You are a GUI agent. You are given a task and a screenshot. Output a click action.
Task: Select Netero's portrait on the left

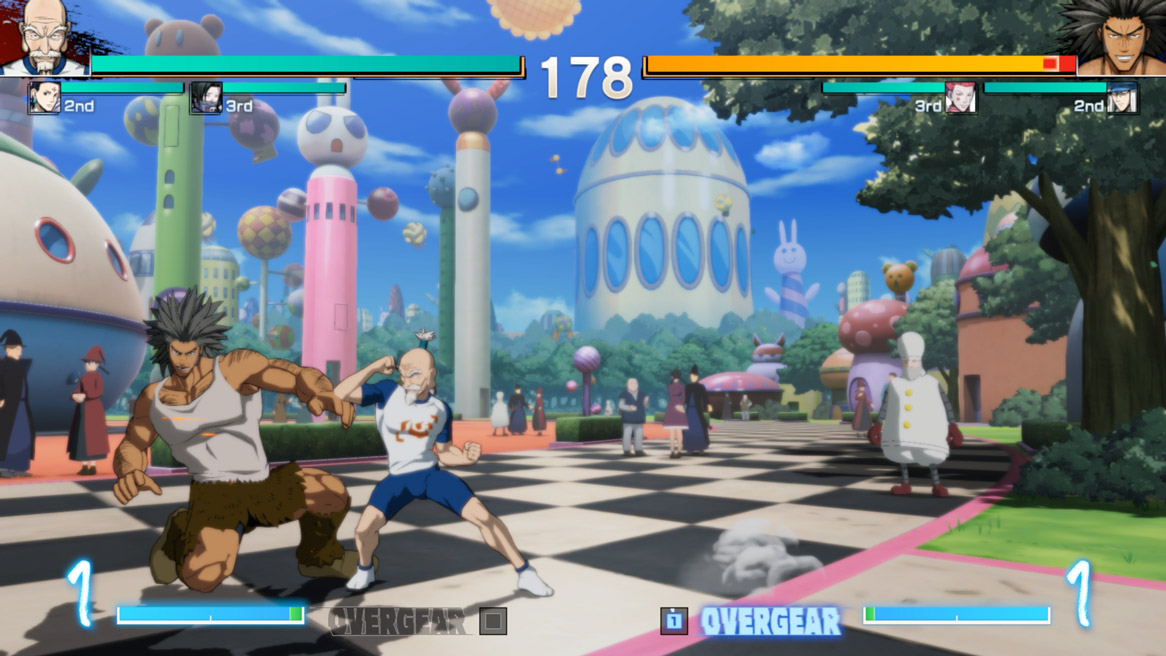pyautogui.click(x=43, y=37)
